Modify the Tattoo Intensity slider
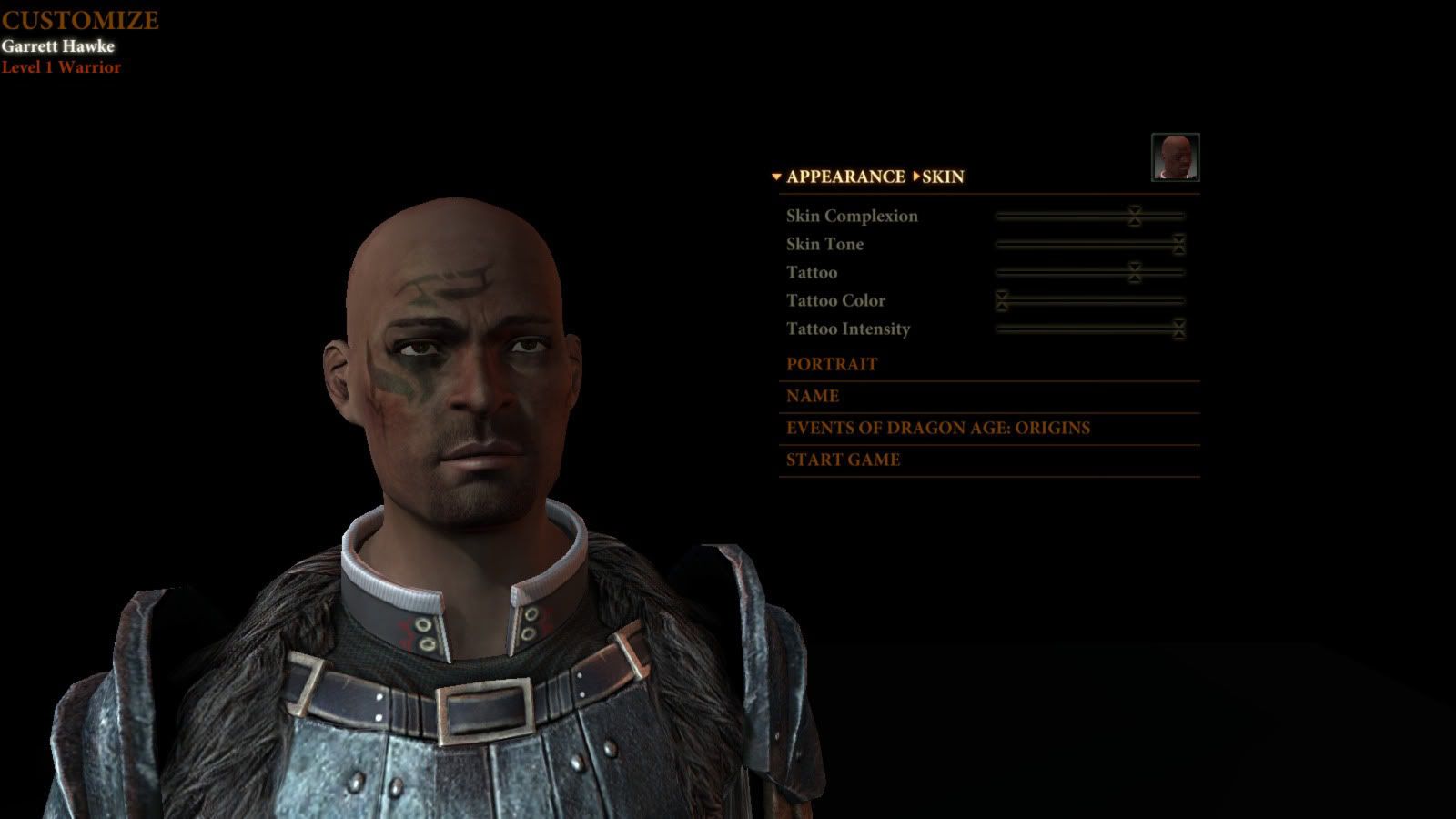 [1178, 329]
